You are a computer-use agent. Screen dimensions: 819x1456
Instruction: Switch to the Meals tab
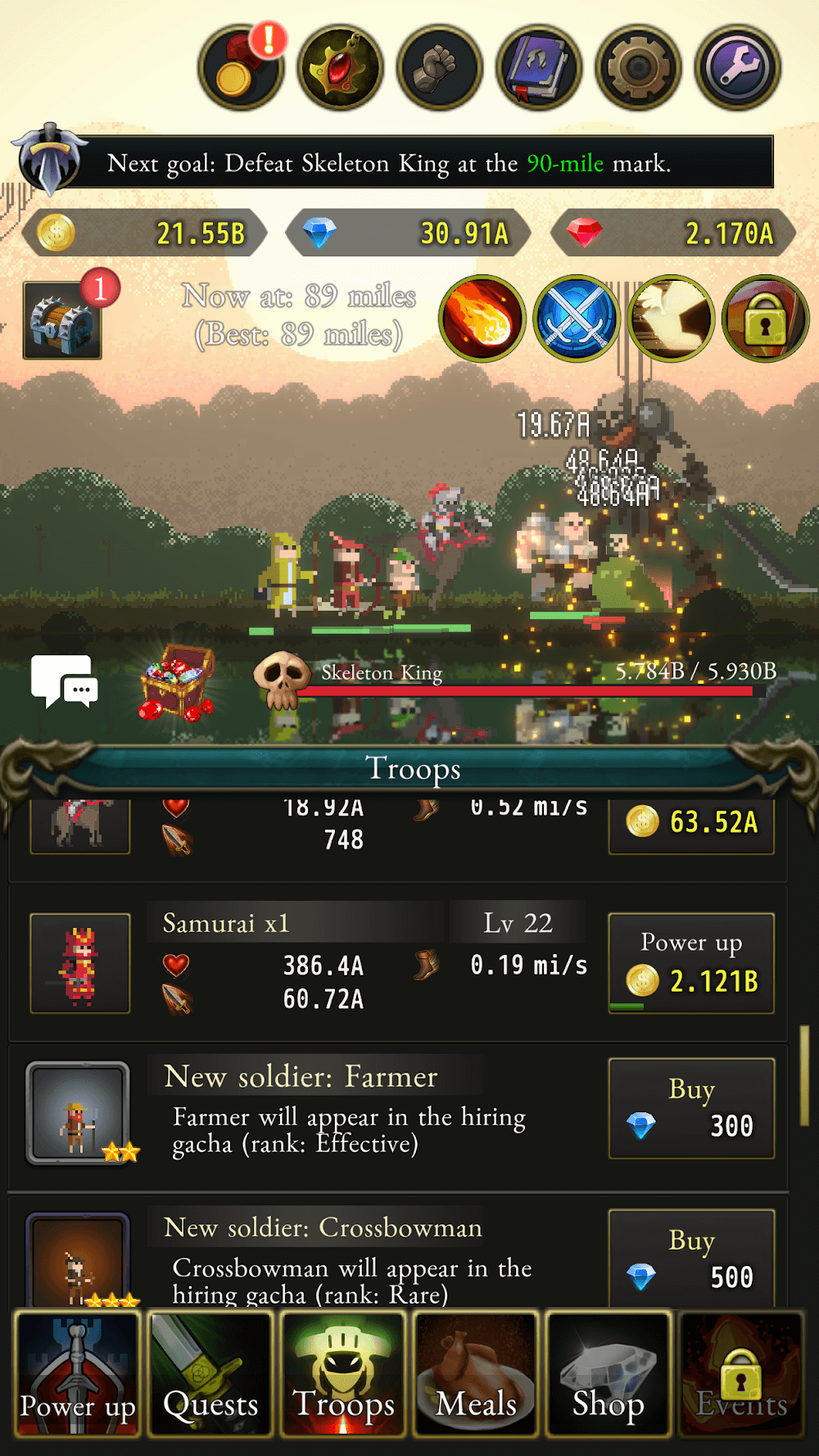476,1373
